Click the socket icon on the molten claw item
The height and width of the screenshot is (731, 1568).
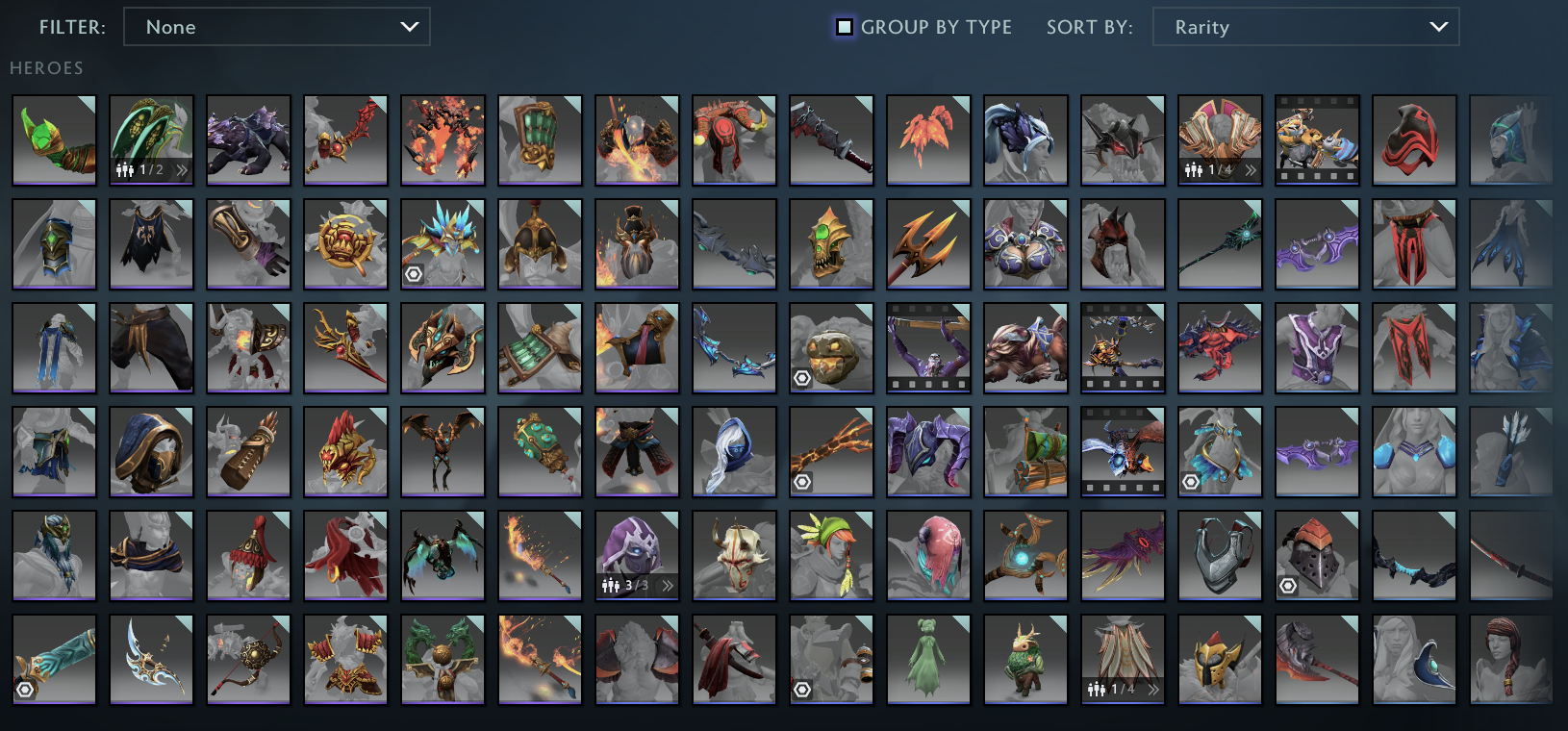801,481
